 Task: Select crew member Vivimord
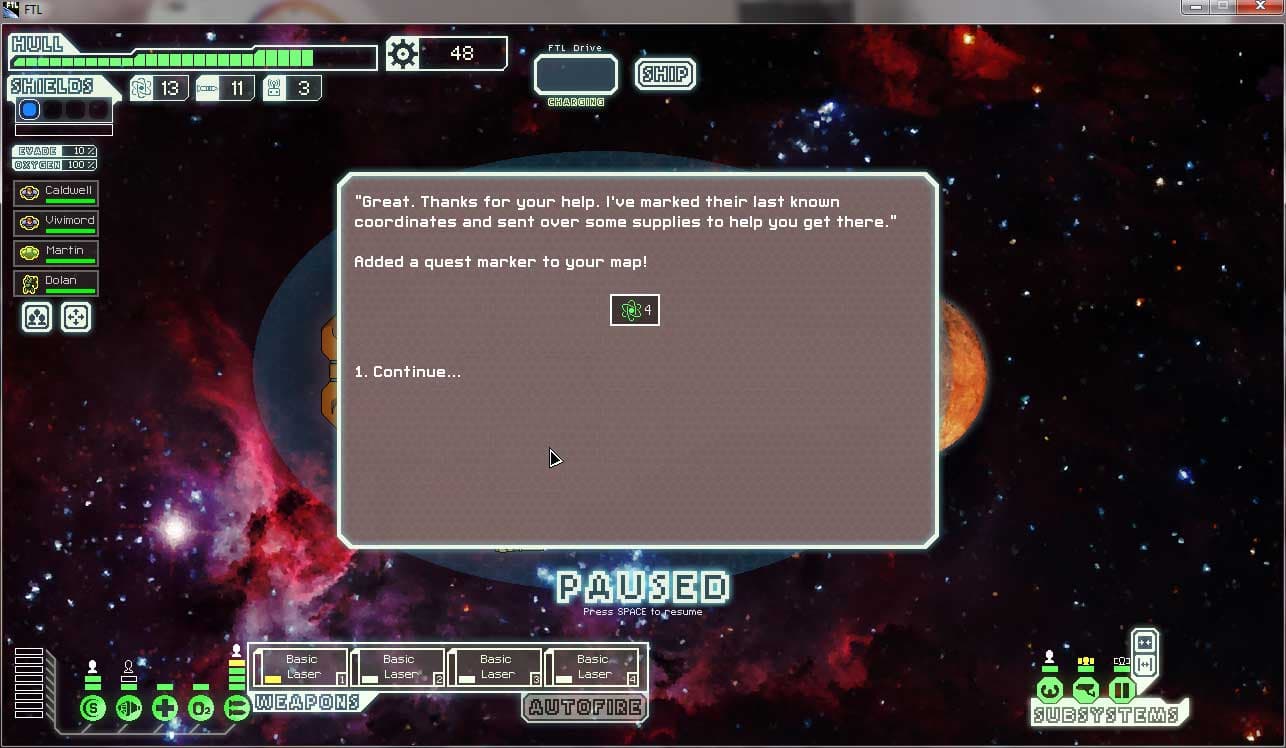[57, 223]
